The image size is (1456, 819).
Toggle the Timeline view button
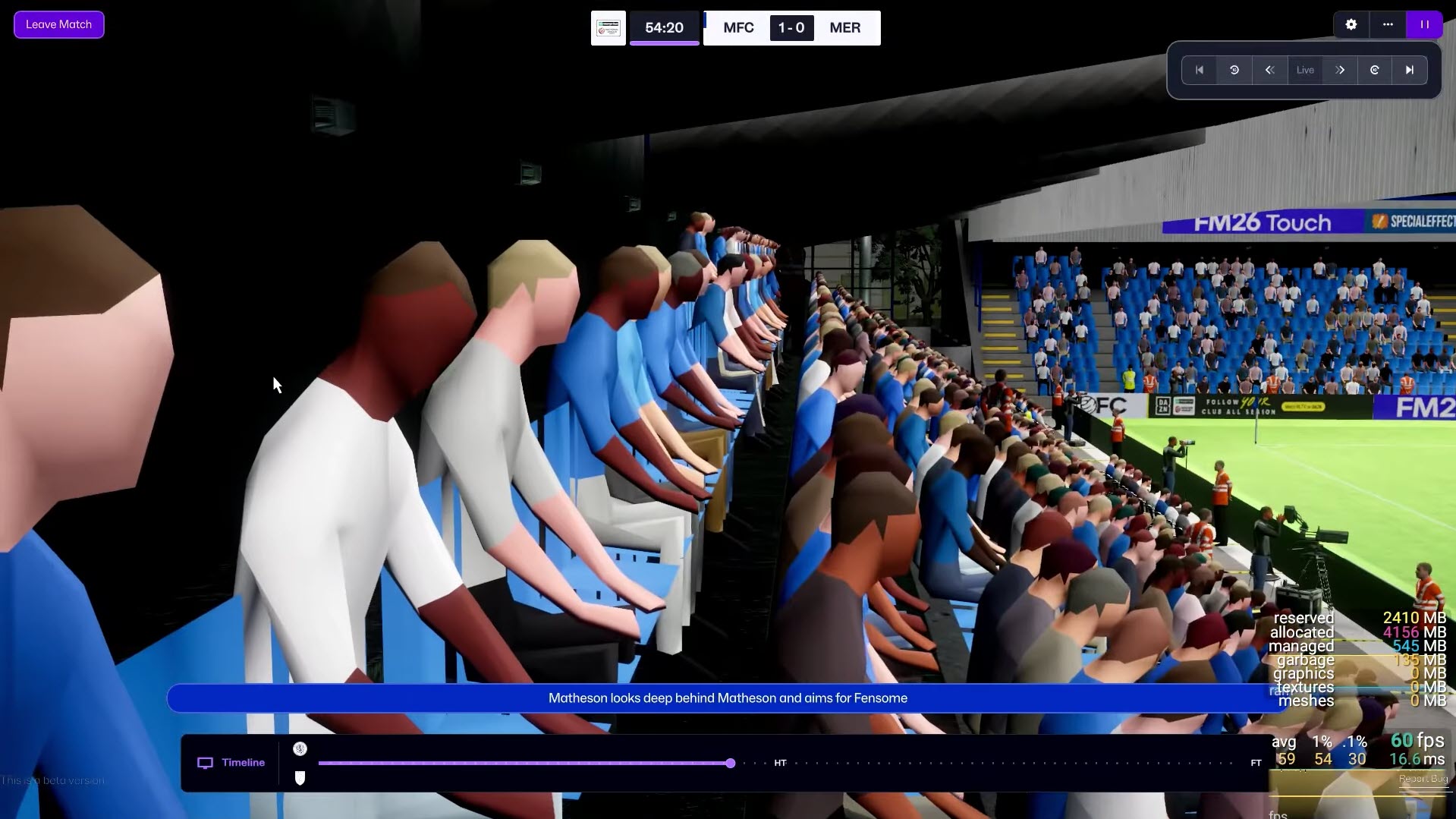[231, 763]
